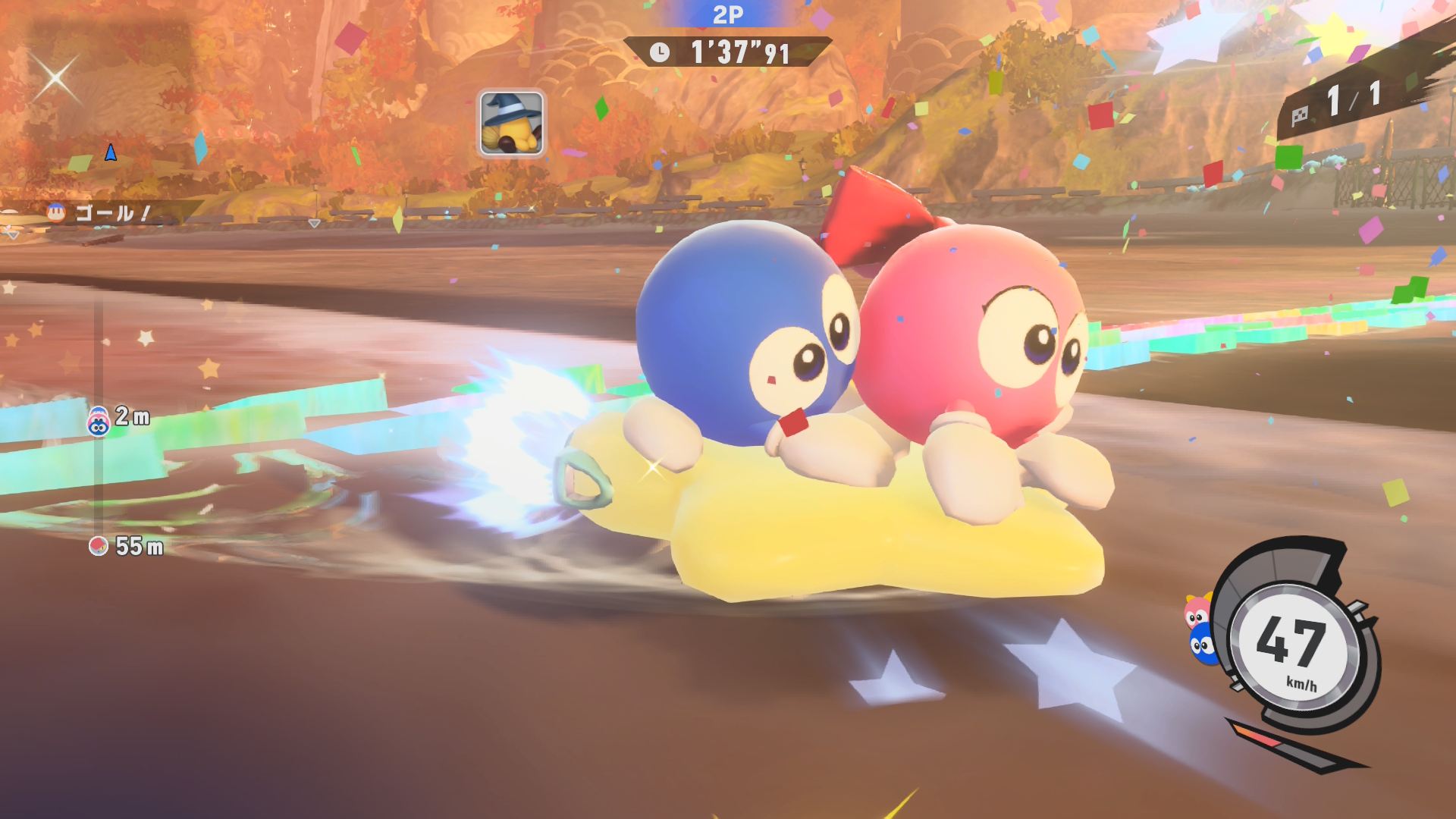Screen dimensions: 1456x819
Task: Select the wizard-hat rider portrait
Action: coord(511,123)
